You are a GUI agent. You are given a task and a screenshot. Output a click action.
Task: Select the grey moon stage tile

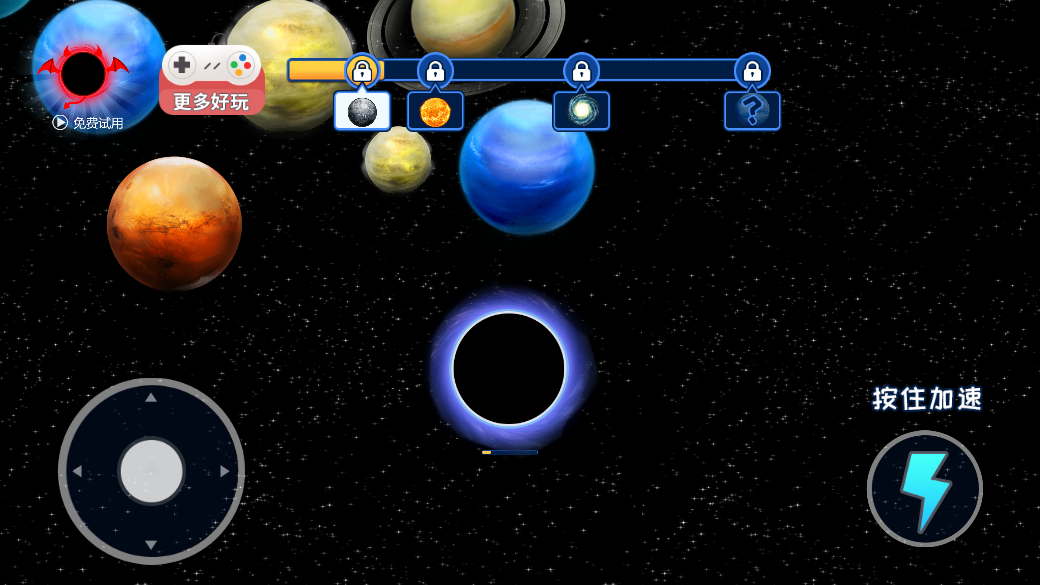click(x=362, y=111)
